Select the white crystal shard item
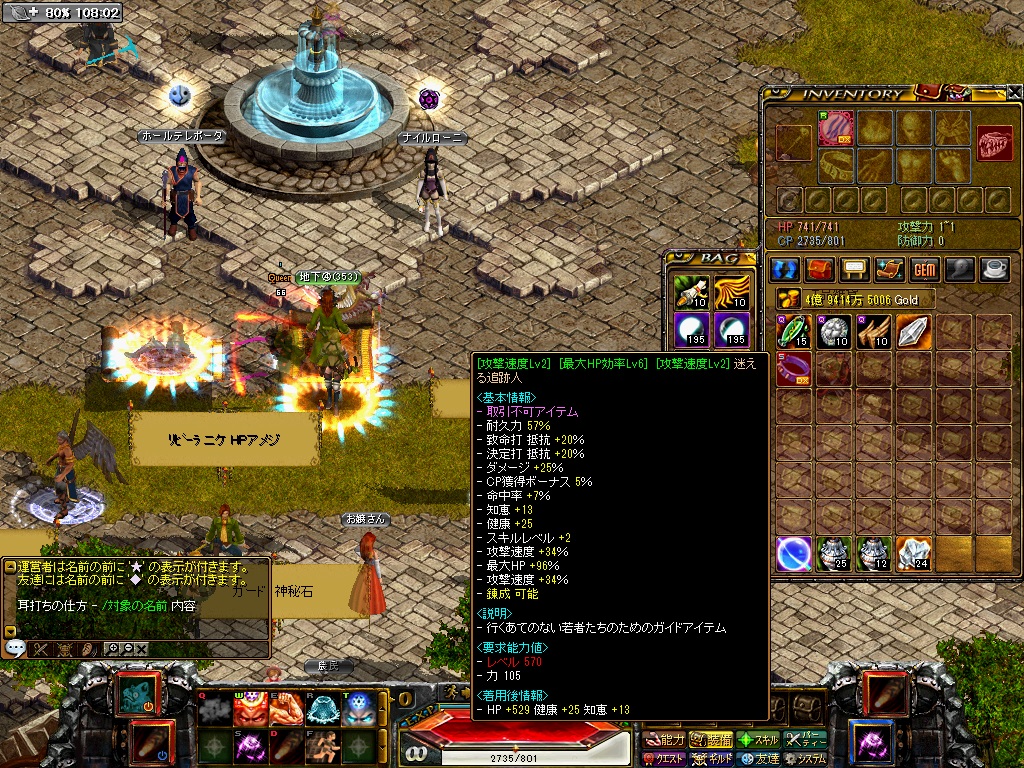This screenshot has height=768, width=1024. 914,331
